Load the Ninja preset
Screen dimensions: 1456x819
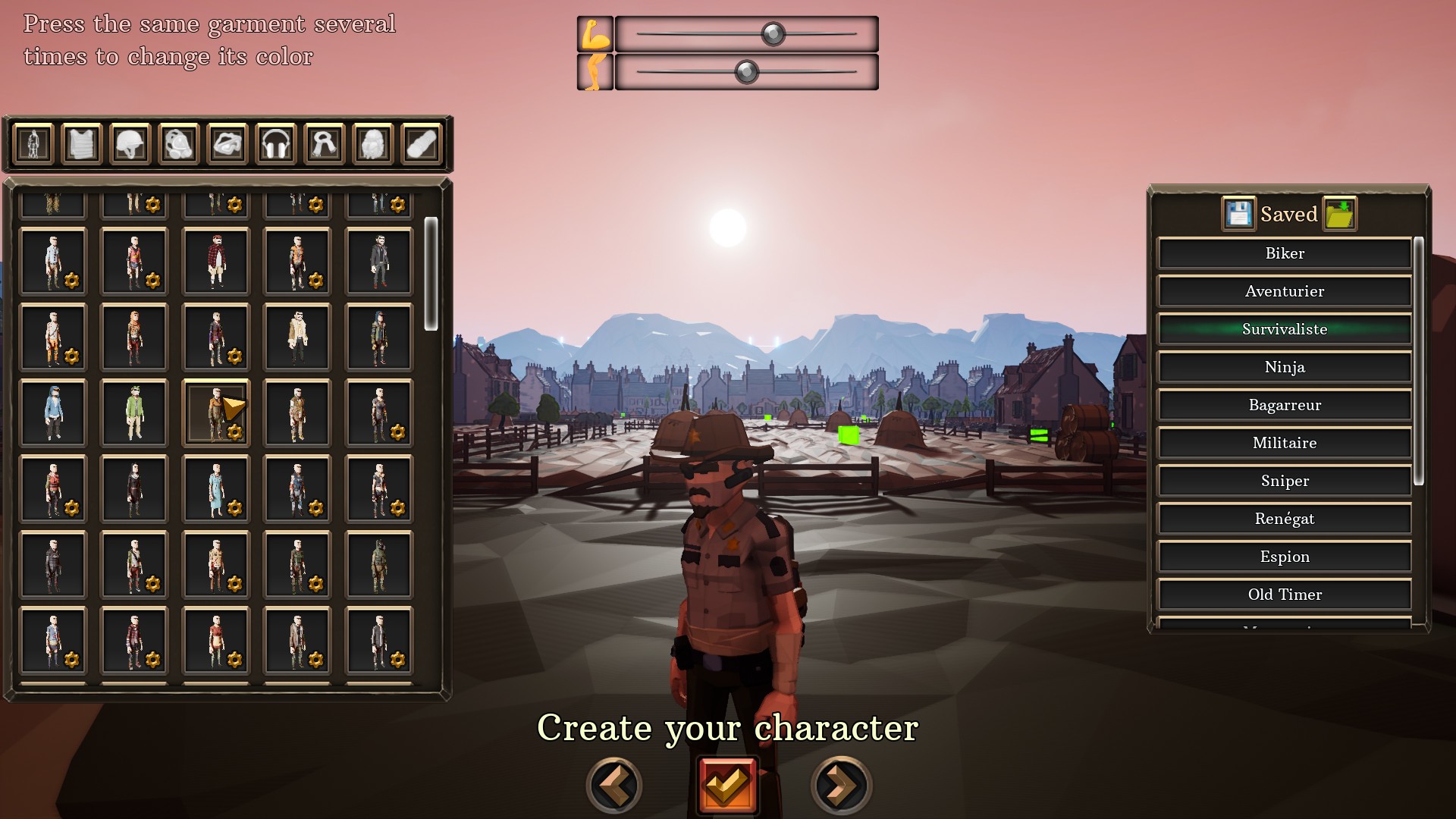(x=1285, y=367)
